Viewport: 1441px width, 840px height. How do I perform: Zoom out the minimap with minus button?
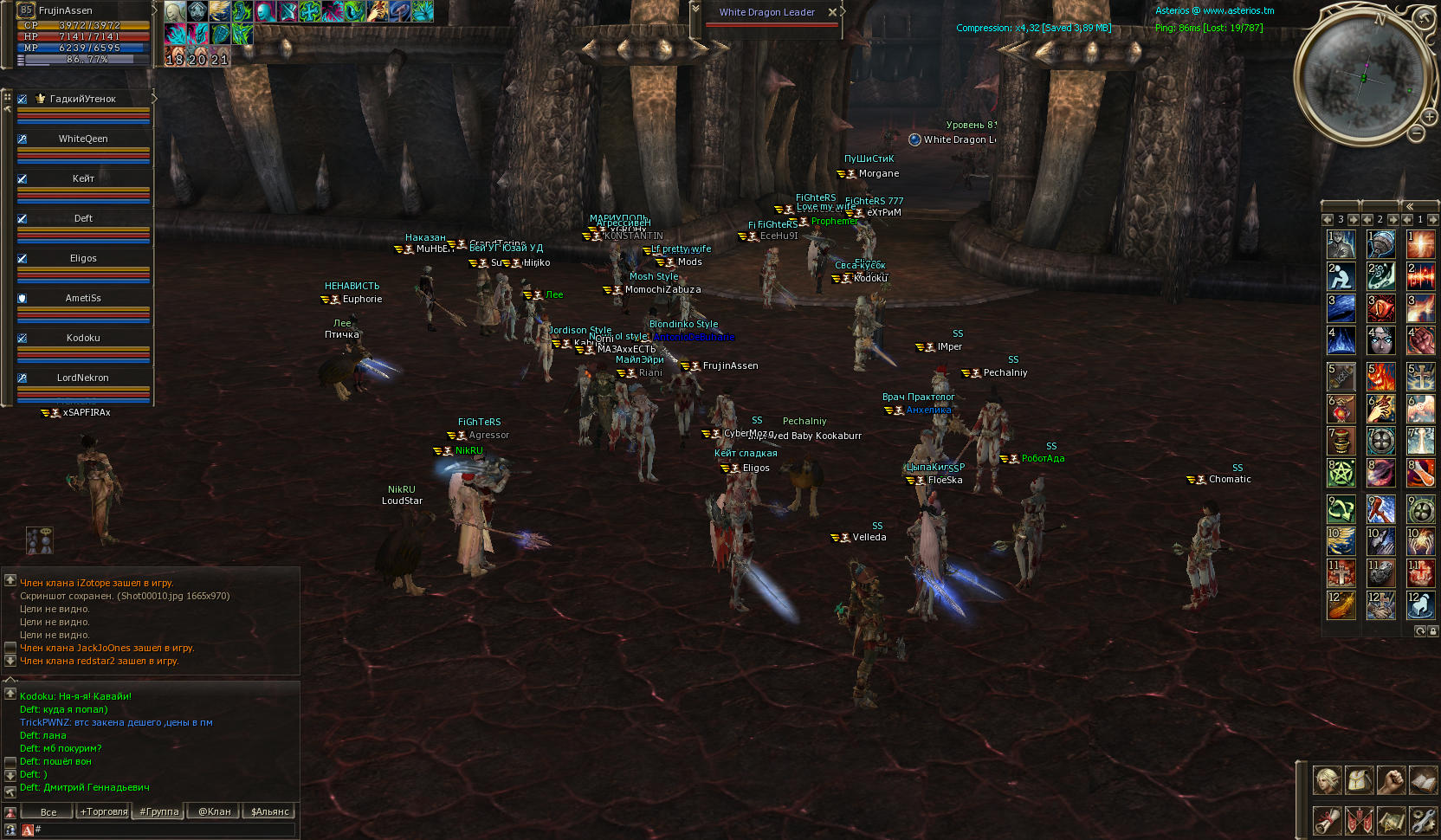pos(1416,133)
